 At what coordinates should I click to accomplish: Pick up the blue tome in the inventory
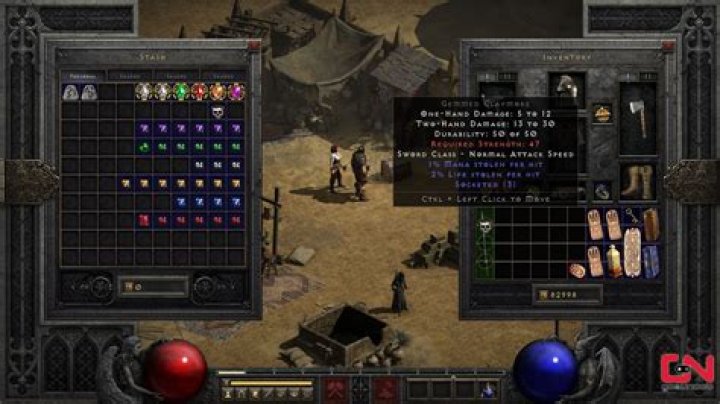pos(651,260)
